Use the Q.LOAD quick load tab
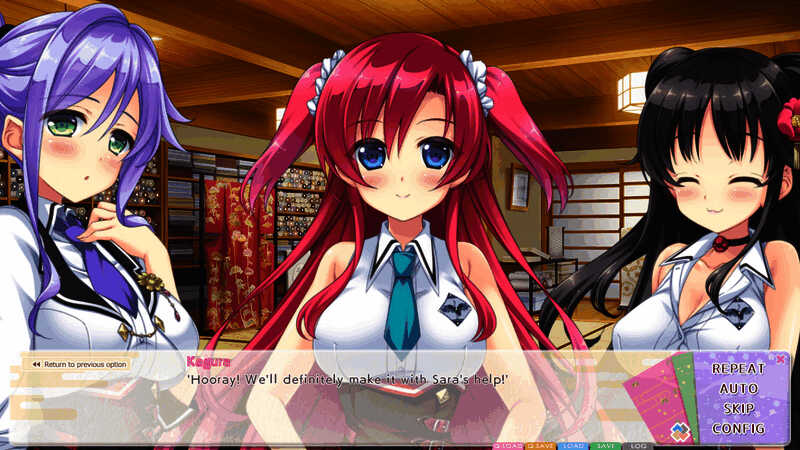800x450 pixels. pyautogui.click(x=508, y=445)
